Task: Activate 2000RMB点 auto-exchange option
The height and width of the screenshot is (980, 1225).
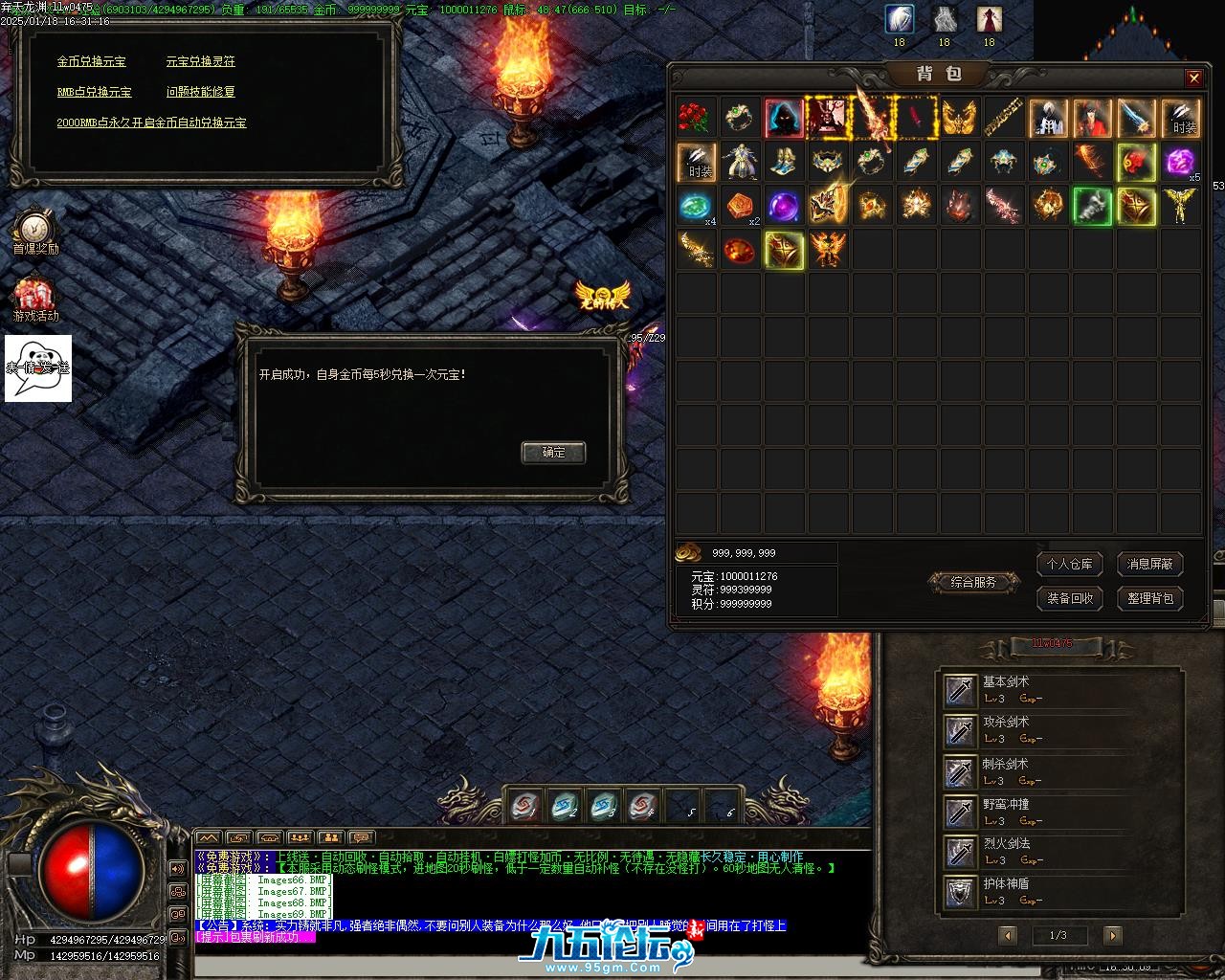Action: click(151, 122)
